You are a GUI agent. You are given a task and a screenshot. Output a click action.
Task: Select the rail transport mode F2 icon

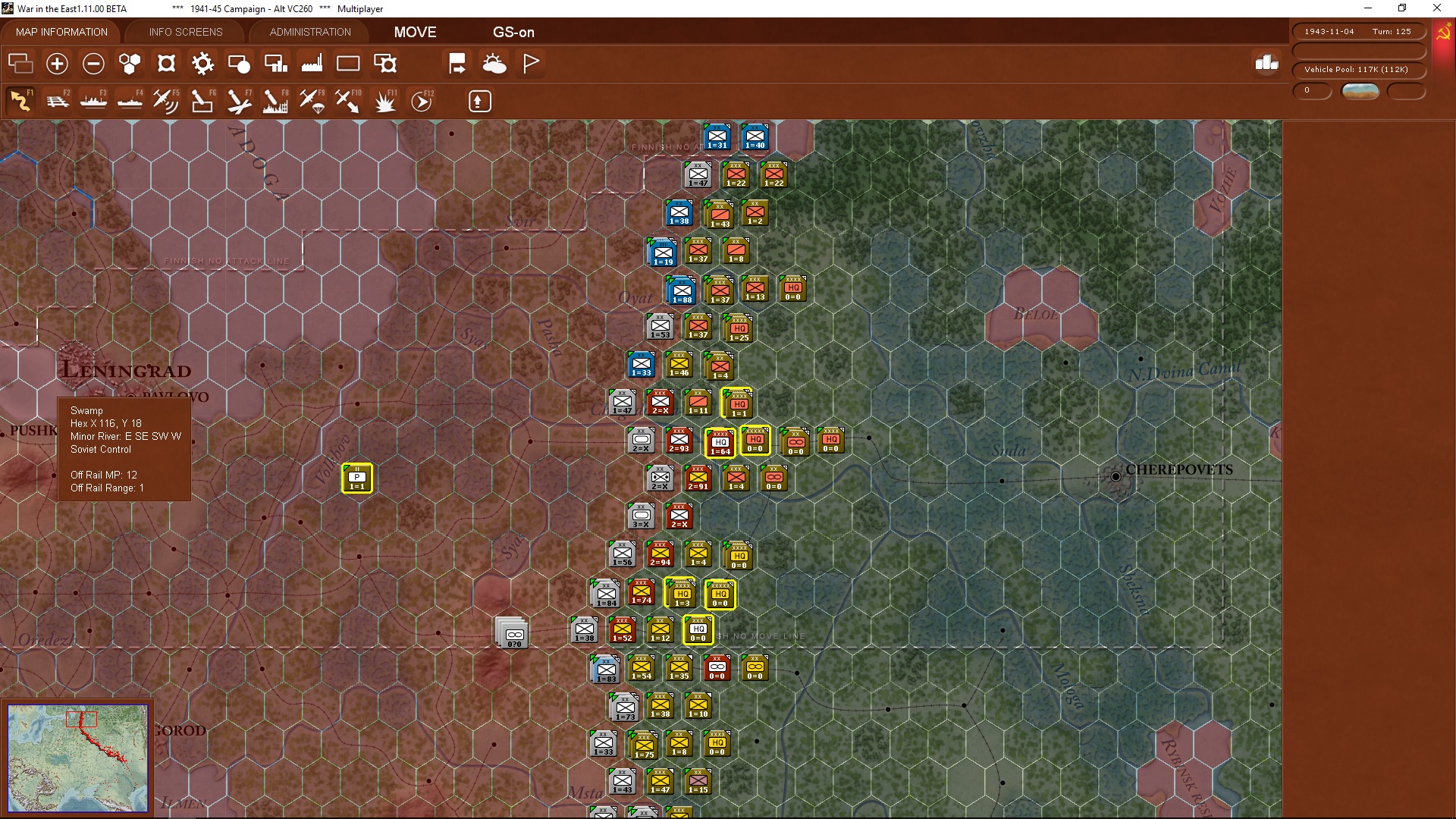(58, 101)
